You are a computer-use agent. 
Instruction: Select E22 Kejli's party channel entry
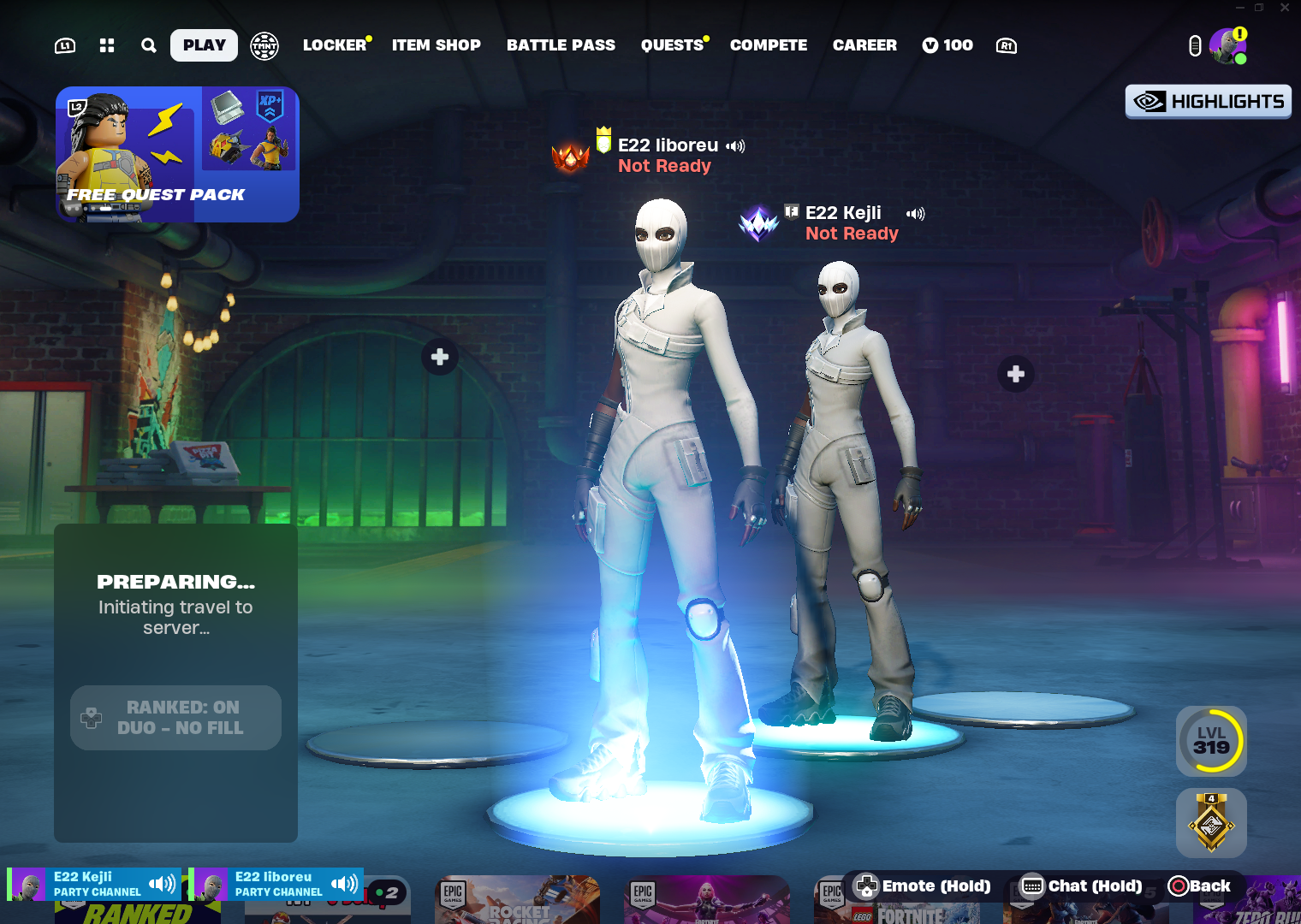pos(94,884)
